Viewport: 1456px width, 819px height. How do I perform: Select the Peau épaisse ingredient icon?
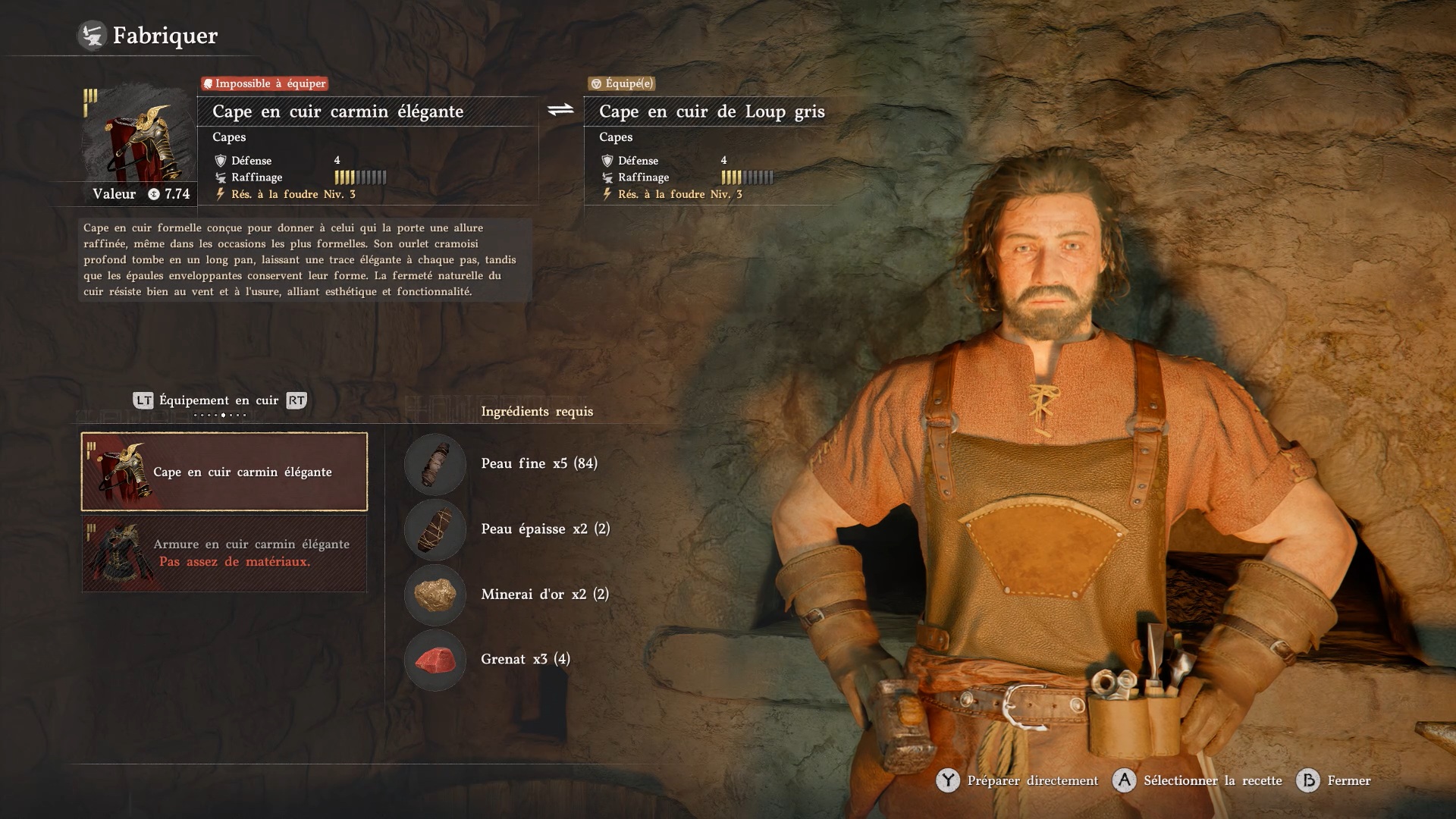(x=435, y=529)
